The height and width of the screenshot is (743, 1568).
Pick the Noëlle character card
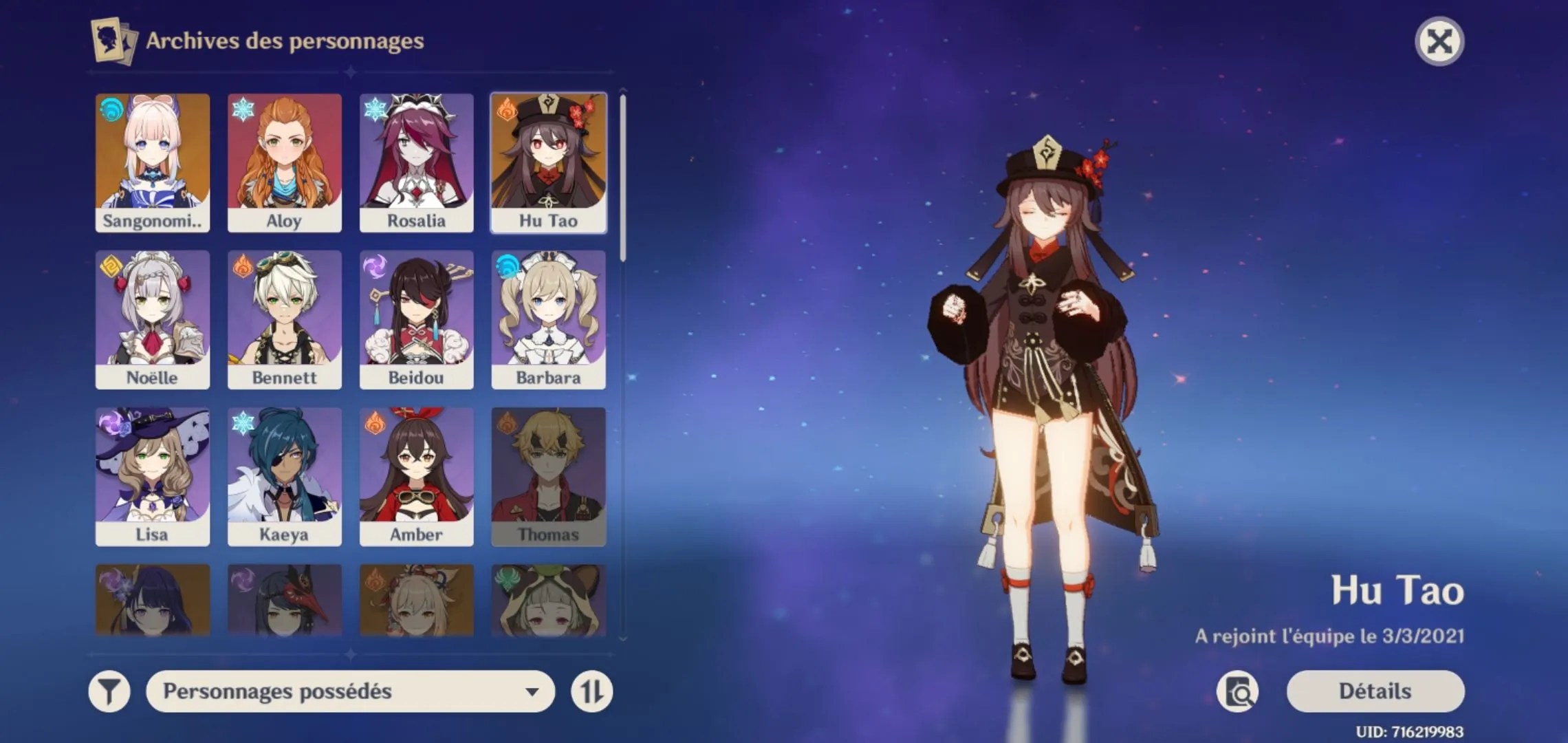coord(152,320)
